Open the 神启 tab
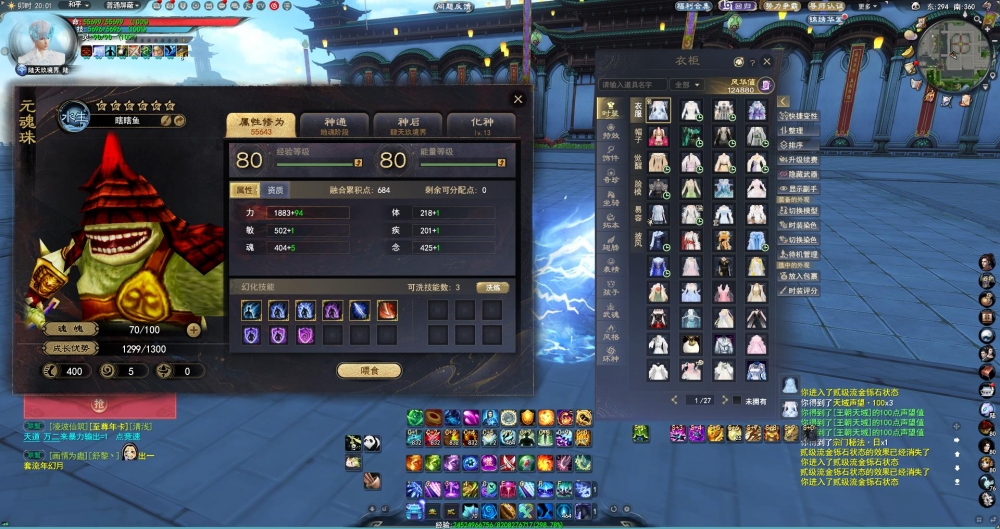 coord(407,125)
